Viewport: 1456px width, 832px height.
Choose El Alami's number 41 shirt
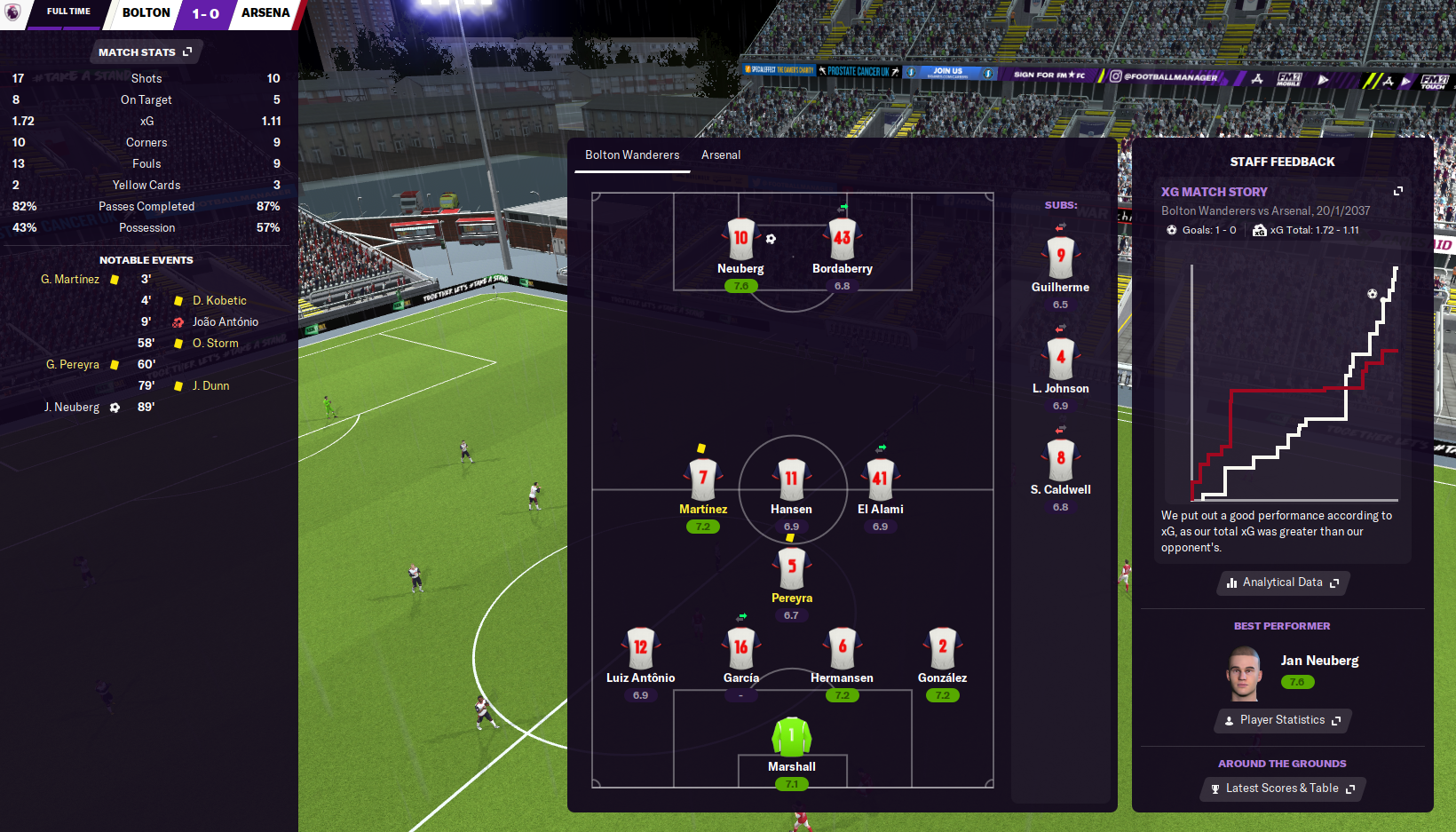point(880,479)
